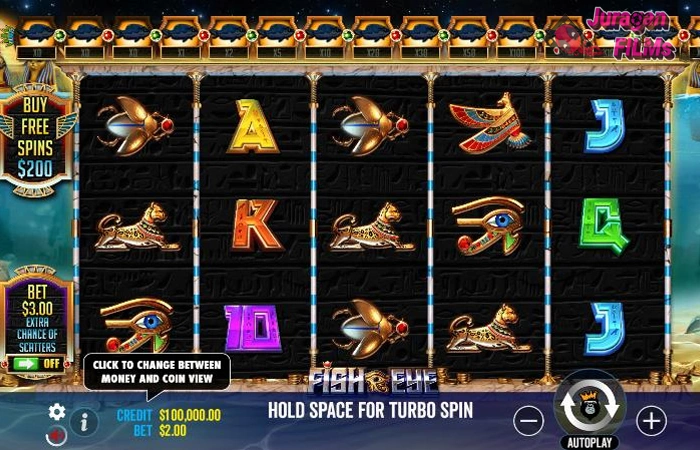The image size is (700, 450).
Task: Increase the bet with the plus button
Action: [x=651, y=421]
